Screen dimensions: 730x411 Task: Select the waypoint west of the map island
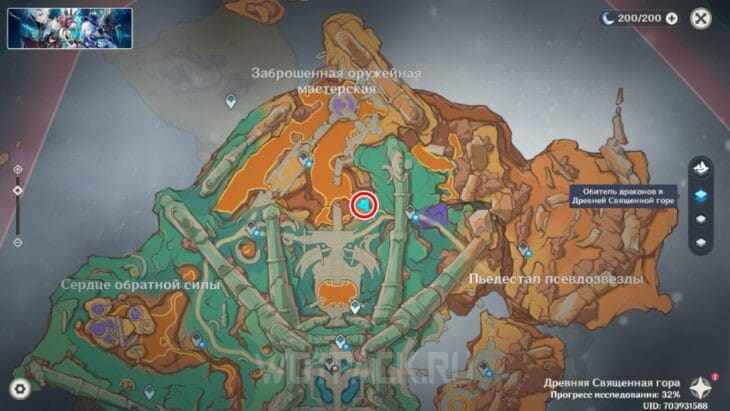click(x=231, y=100)
